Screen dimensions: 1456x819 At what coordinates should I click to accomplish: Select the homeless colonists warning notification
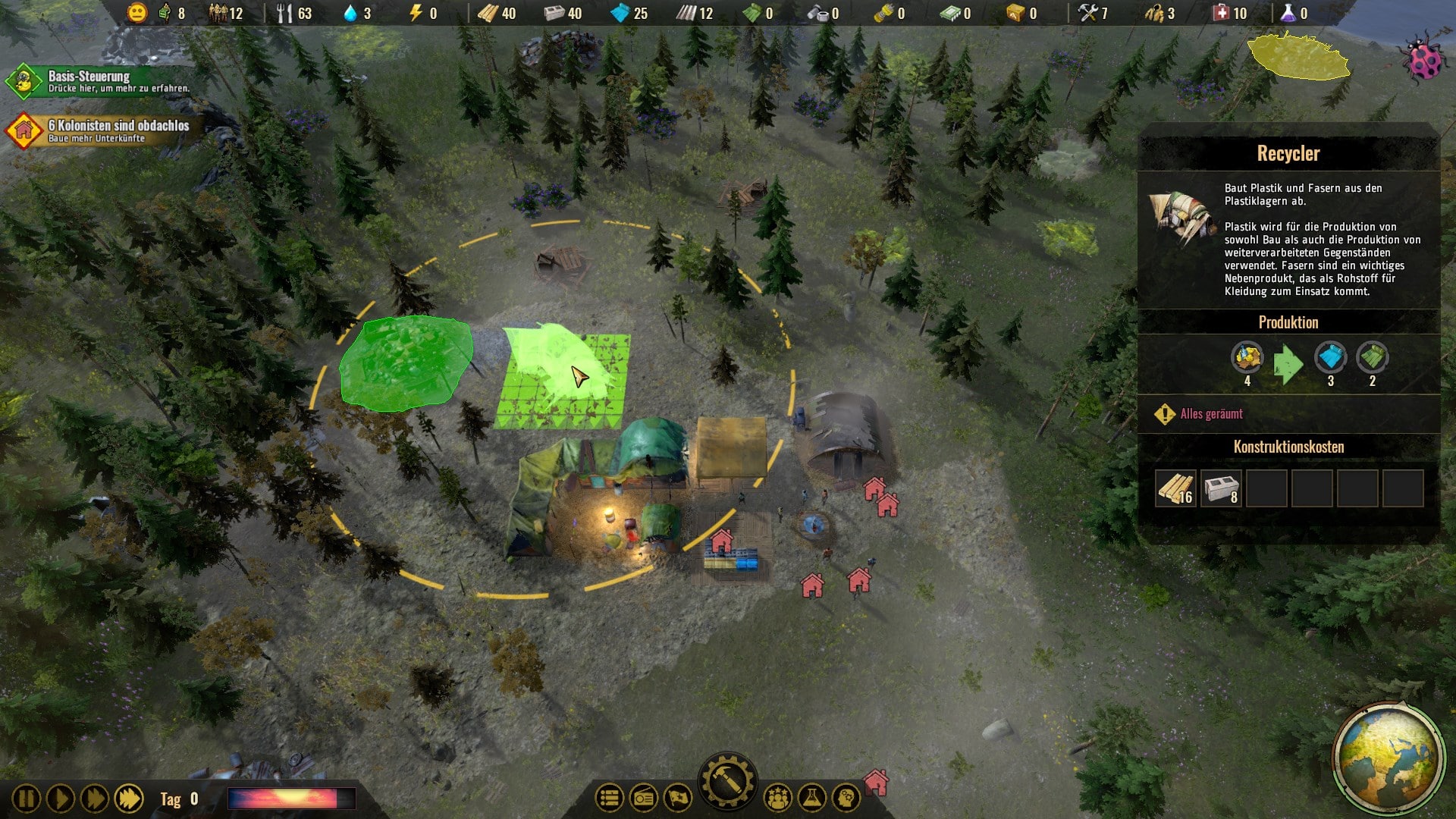(99, 130)
